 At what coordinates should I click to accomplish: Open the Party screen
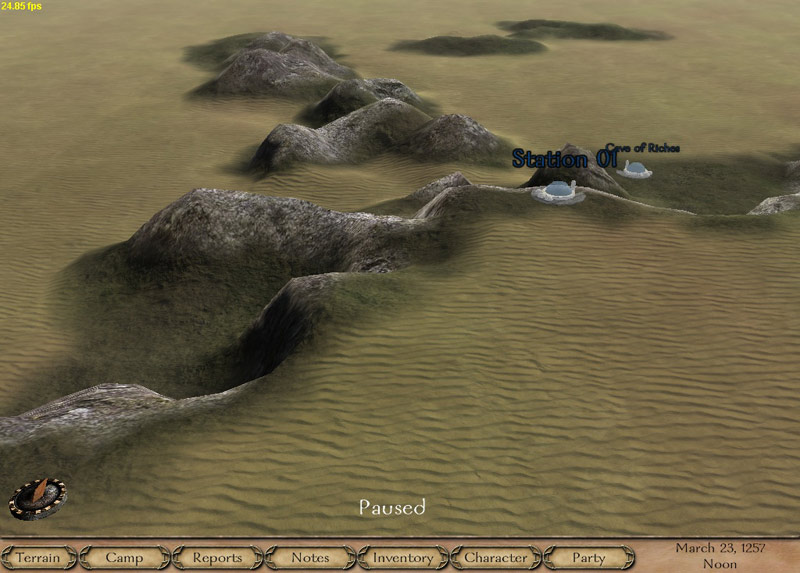pyautogui.click(x=589, y=558)
